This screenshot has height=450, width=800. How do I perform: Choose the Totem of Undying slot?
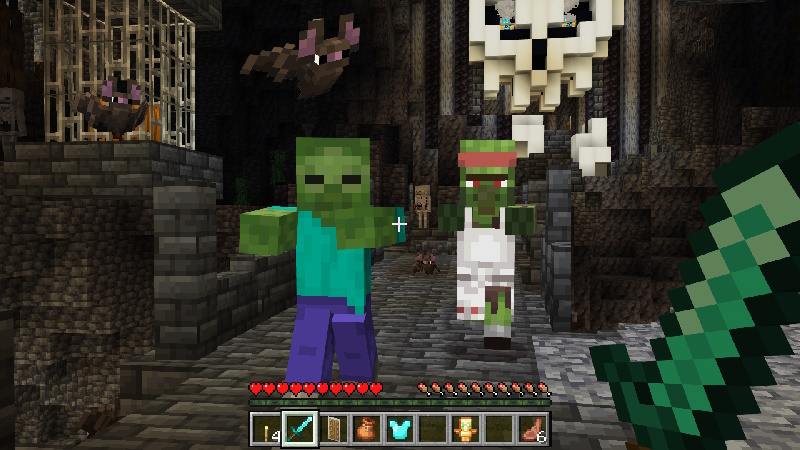tap(467, 429)
